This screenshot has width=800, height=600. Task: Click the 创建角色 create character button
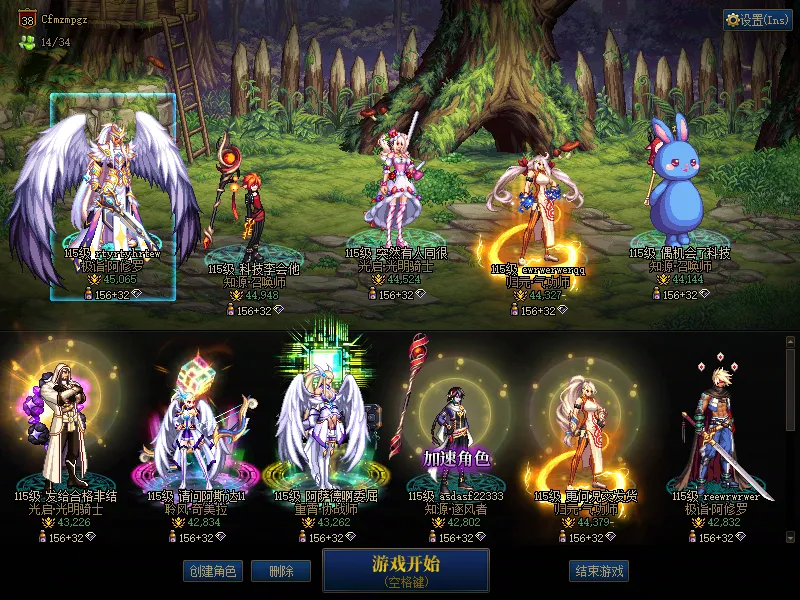point(211,571)
